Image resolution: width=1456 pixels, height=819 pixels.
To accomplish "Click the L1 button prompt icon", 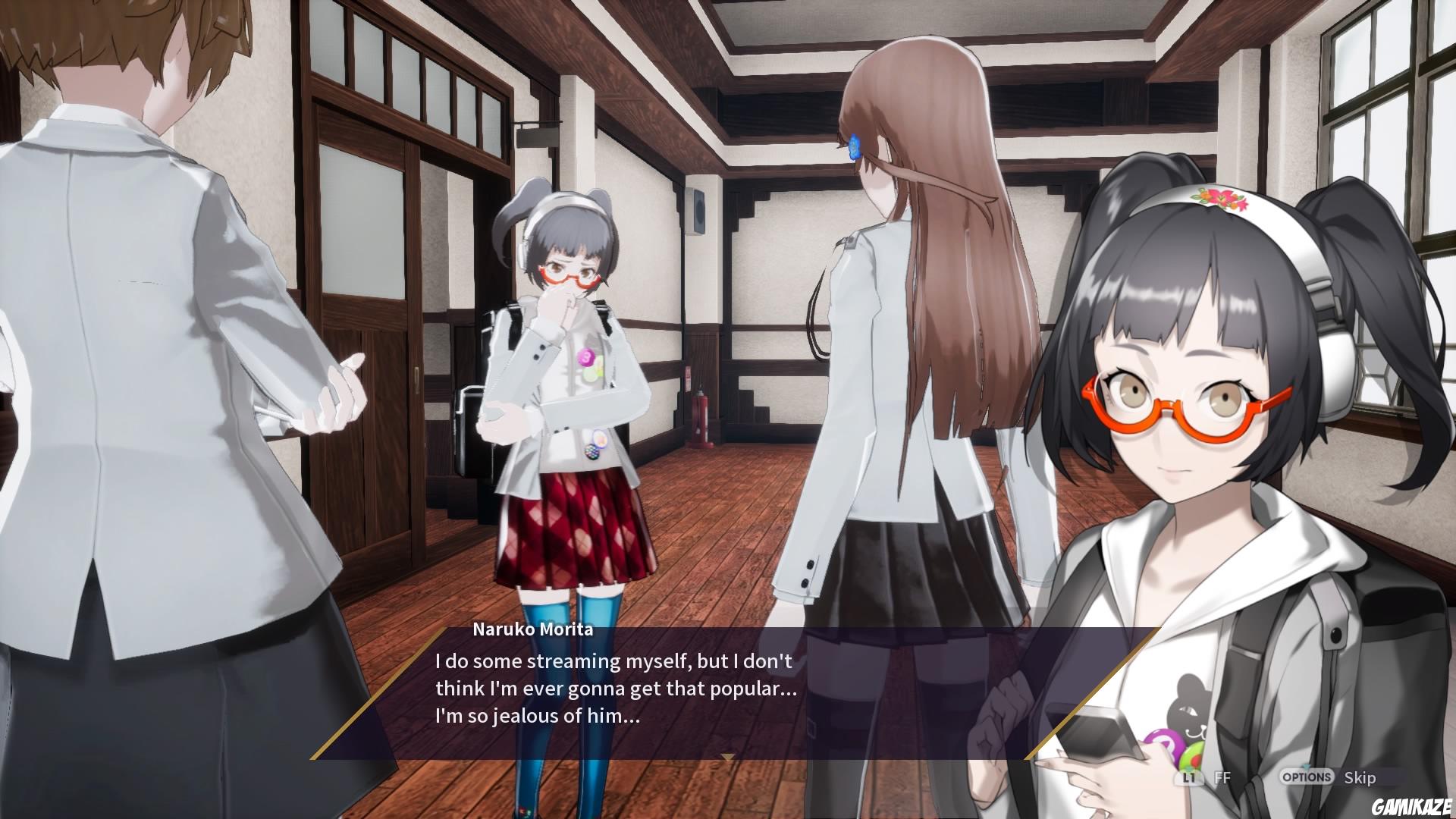I will 1189,777.
